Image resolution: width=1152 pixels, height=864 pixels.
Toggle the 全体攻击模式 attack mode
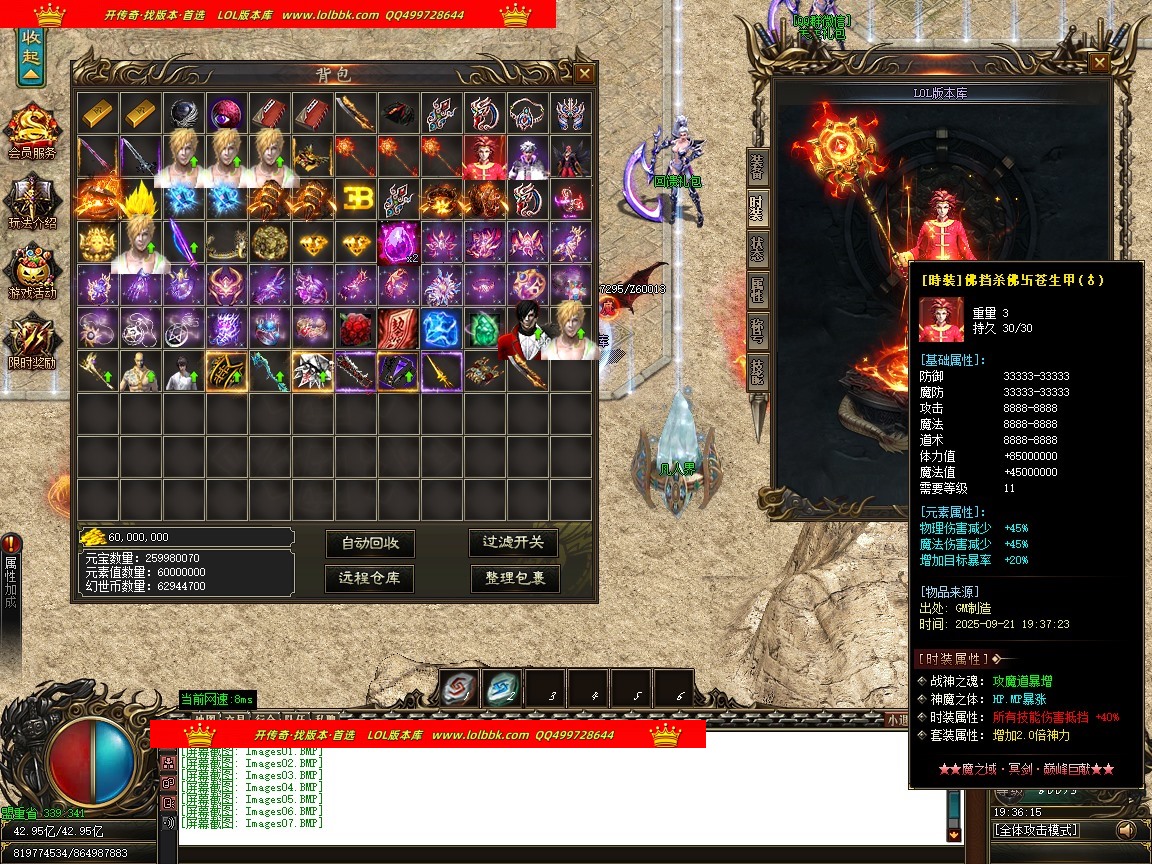[x=1036, y=830]
